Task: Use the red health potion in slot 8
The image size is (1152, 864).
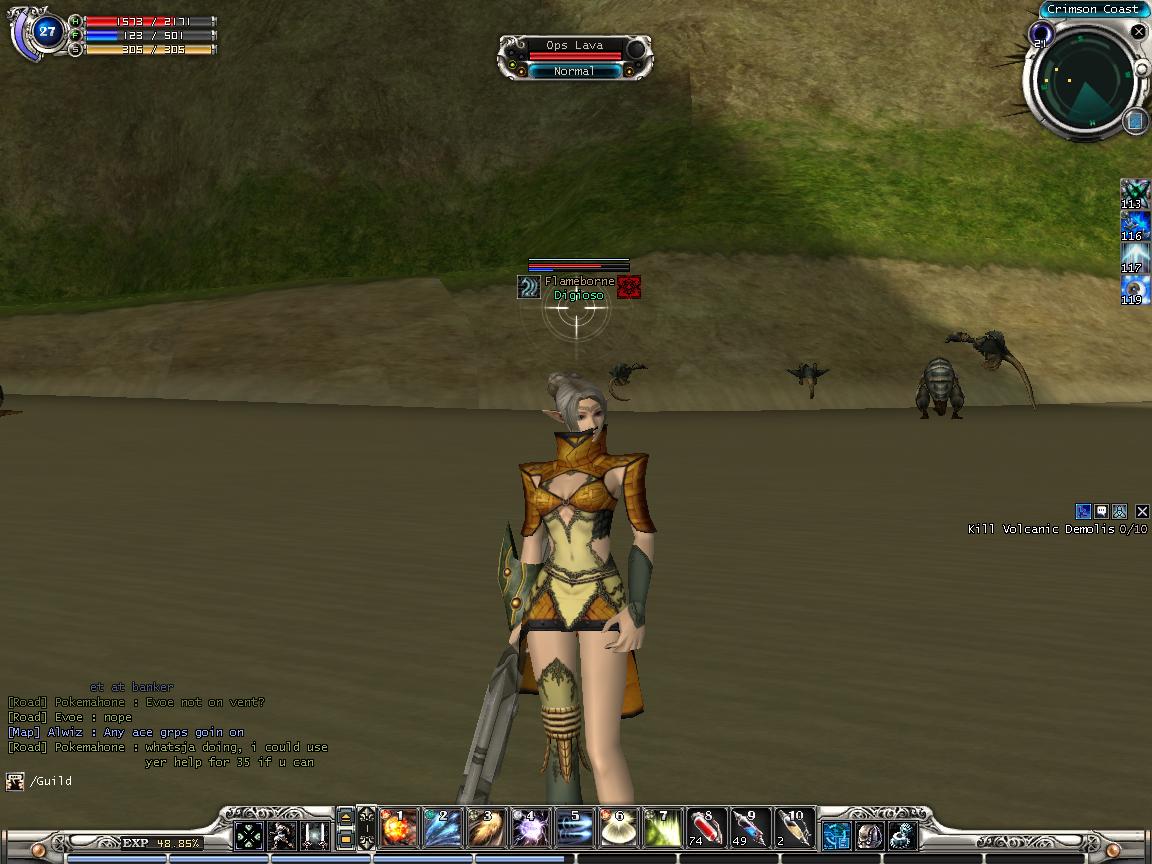Action: click(x=706, y=829)
